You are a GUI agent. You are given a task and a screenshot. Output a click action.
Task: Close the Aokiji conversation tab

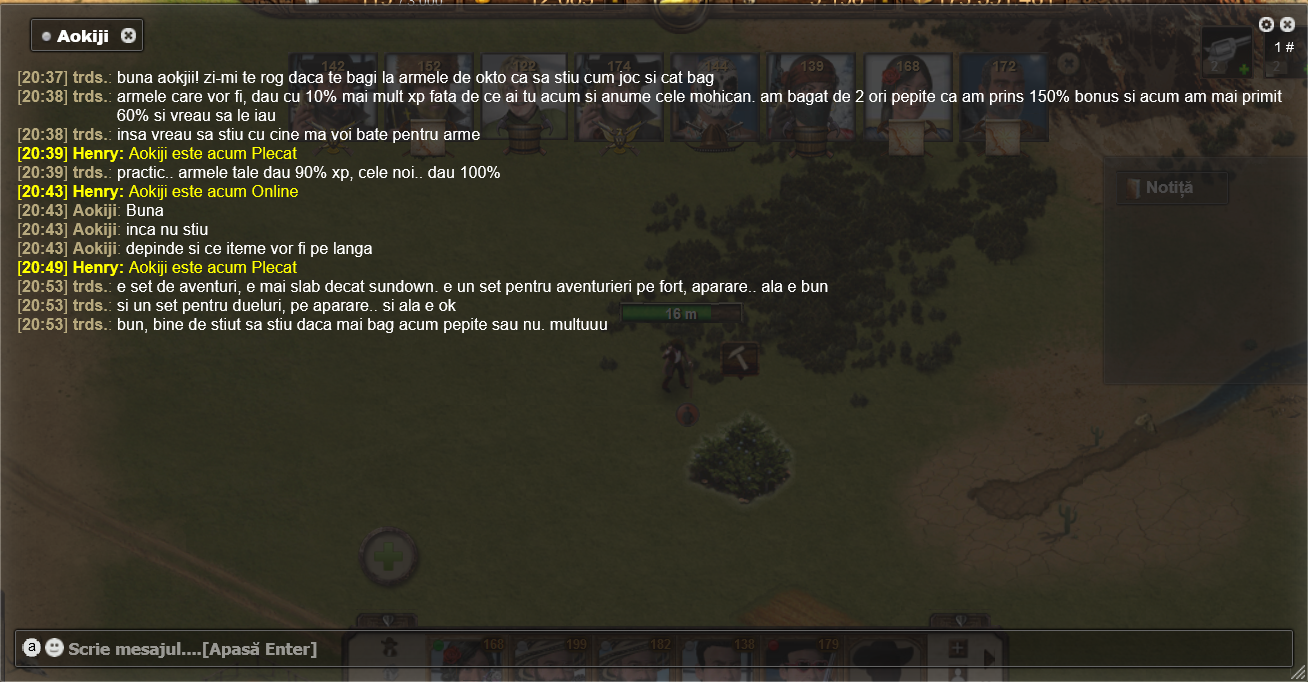click(128, 36)
